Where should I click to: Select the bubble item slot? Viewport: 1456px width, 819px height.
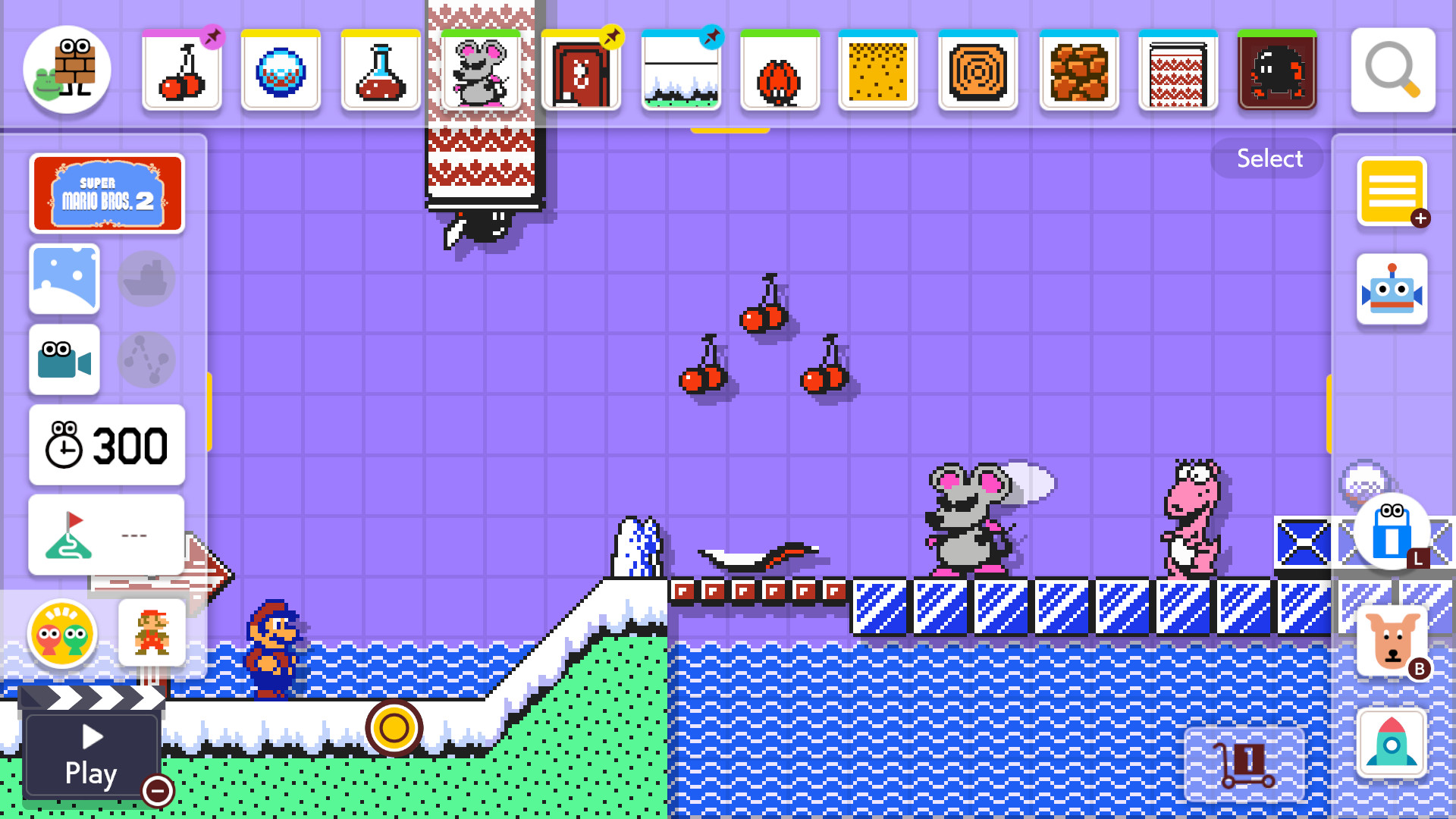point(281,71)
